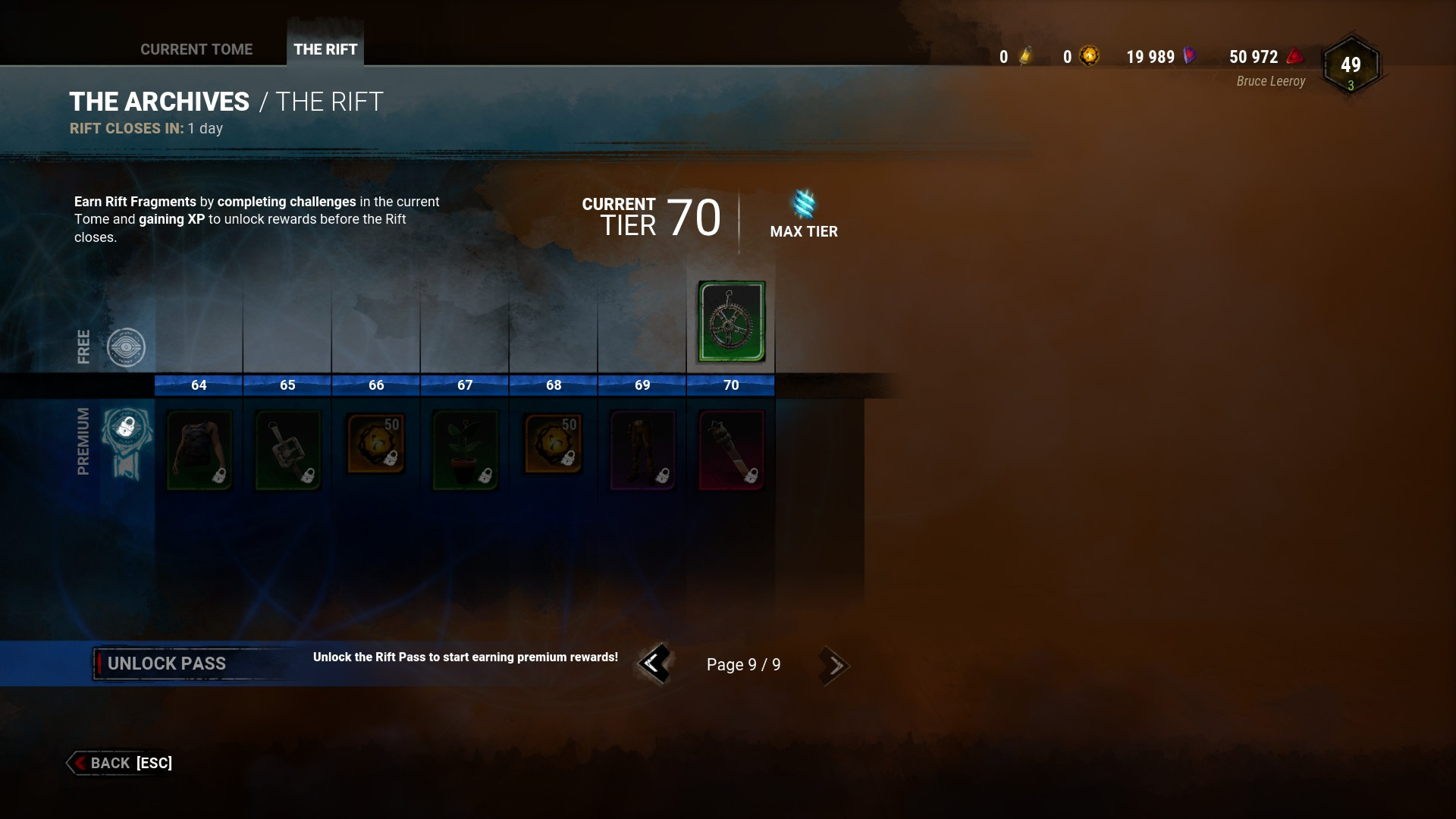Select the tier 70 free charm reward
The height and width of the screenshot is (819, 1456).
point(730,323)
